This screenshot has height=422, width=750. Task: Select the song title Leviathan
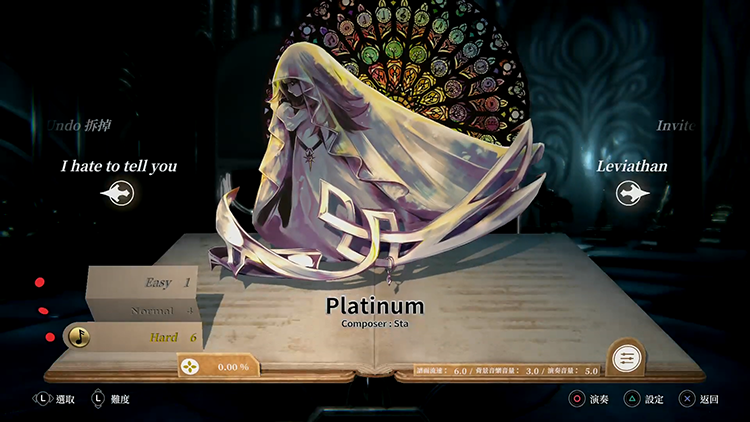pyautogui.click(x=631, y=166)
